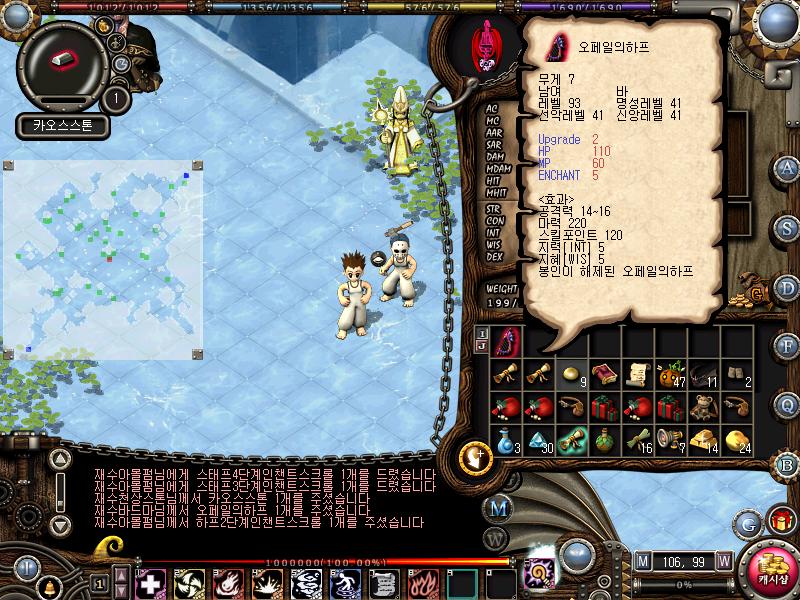Select the red spellbook item
Screen dimensions: 800x600
[604, 376]
